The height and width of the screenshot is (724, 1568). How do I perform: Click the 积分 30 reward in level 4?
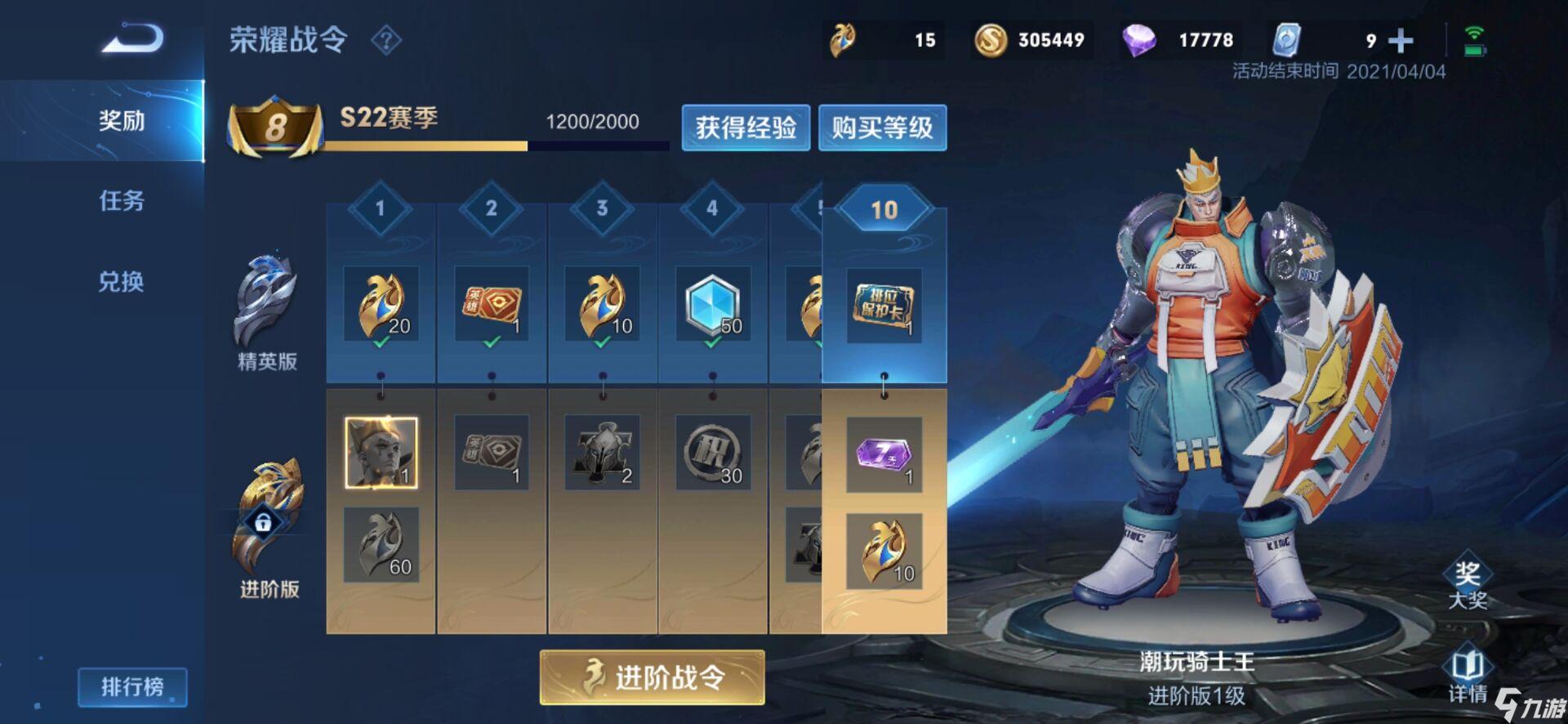[712, 453]
